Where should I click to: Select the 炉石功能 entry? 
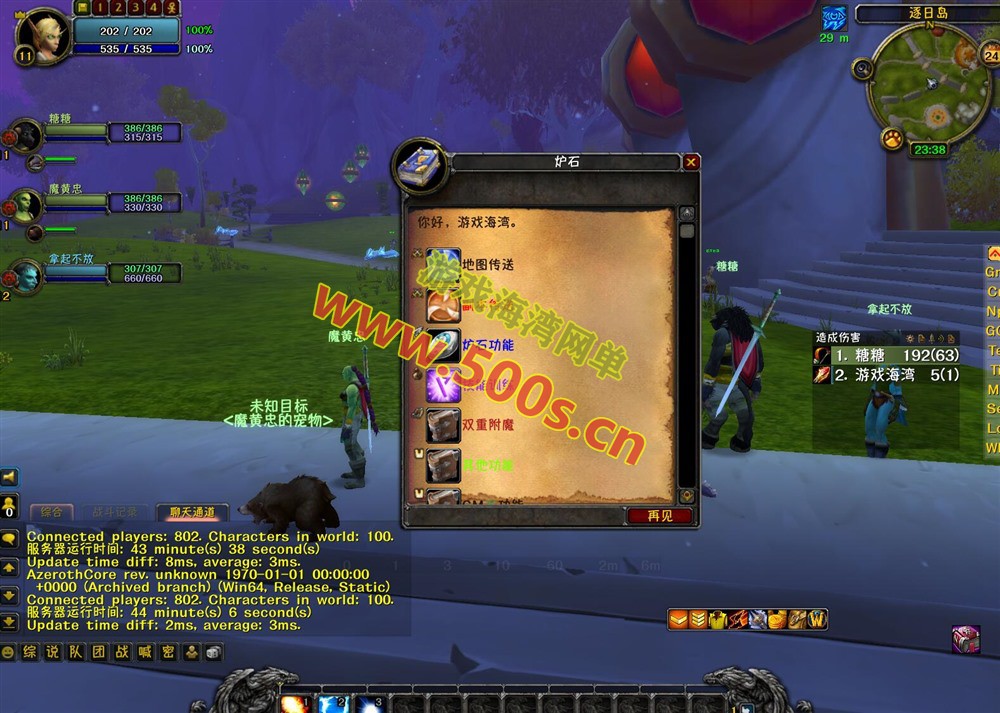(487, 345)
